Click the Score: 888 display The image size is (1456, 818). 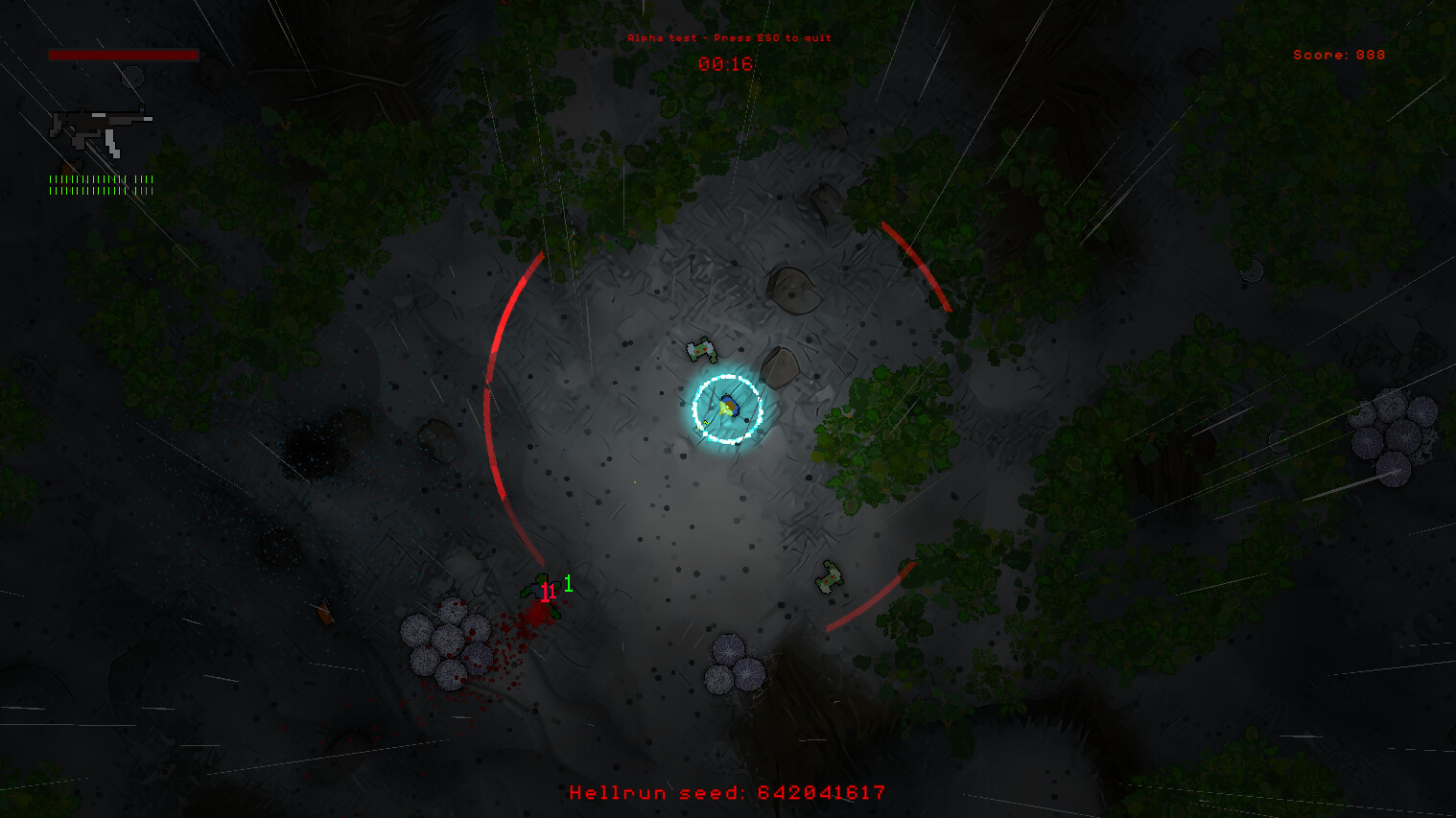pyautogui.click(x=1338, y=55)
